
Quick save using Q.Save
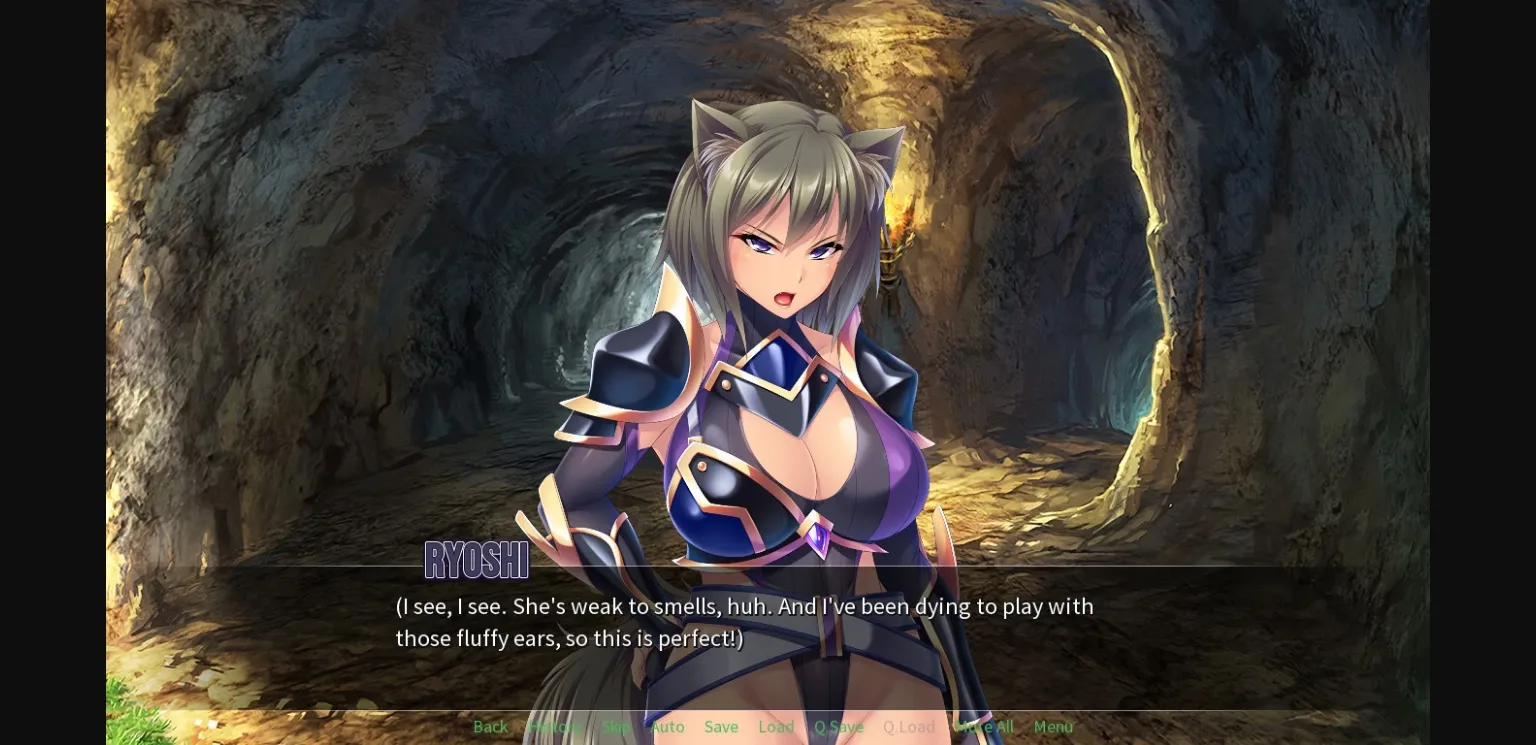838,727
